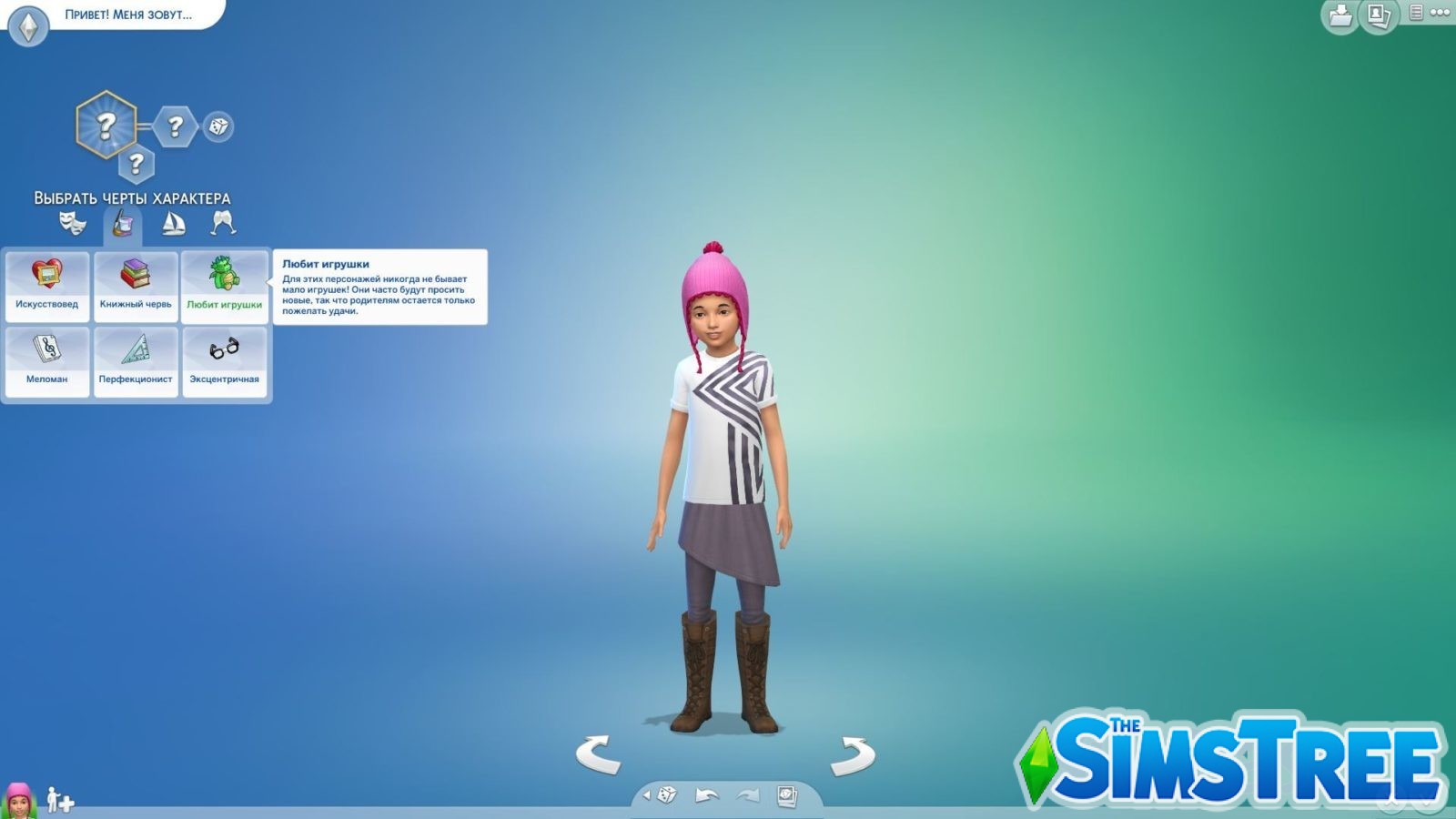Click the dice icon to randomize the Sim
The height and width of the screenshot is (819, 1456).
tap(666, 794)
